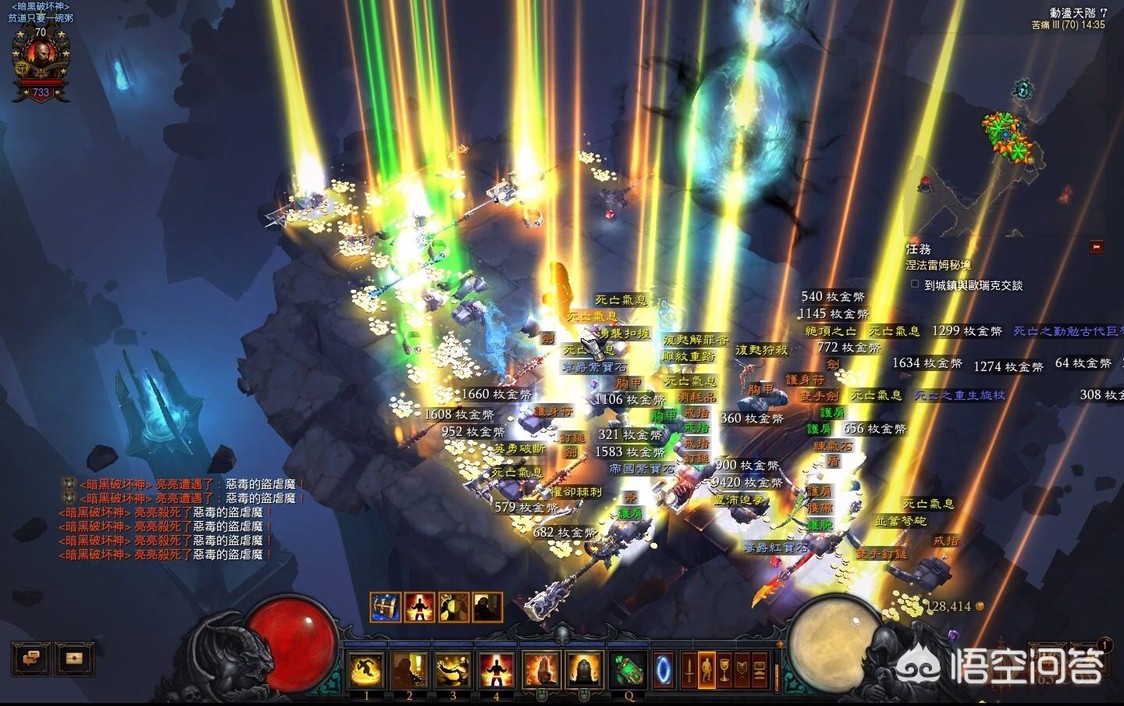Open the social button beside chat
The width and height of the screenshot is (1124, 706).
pyautogui.click(x=74, y=658)
